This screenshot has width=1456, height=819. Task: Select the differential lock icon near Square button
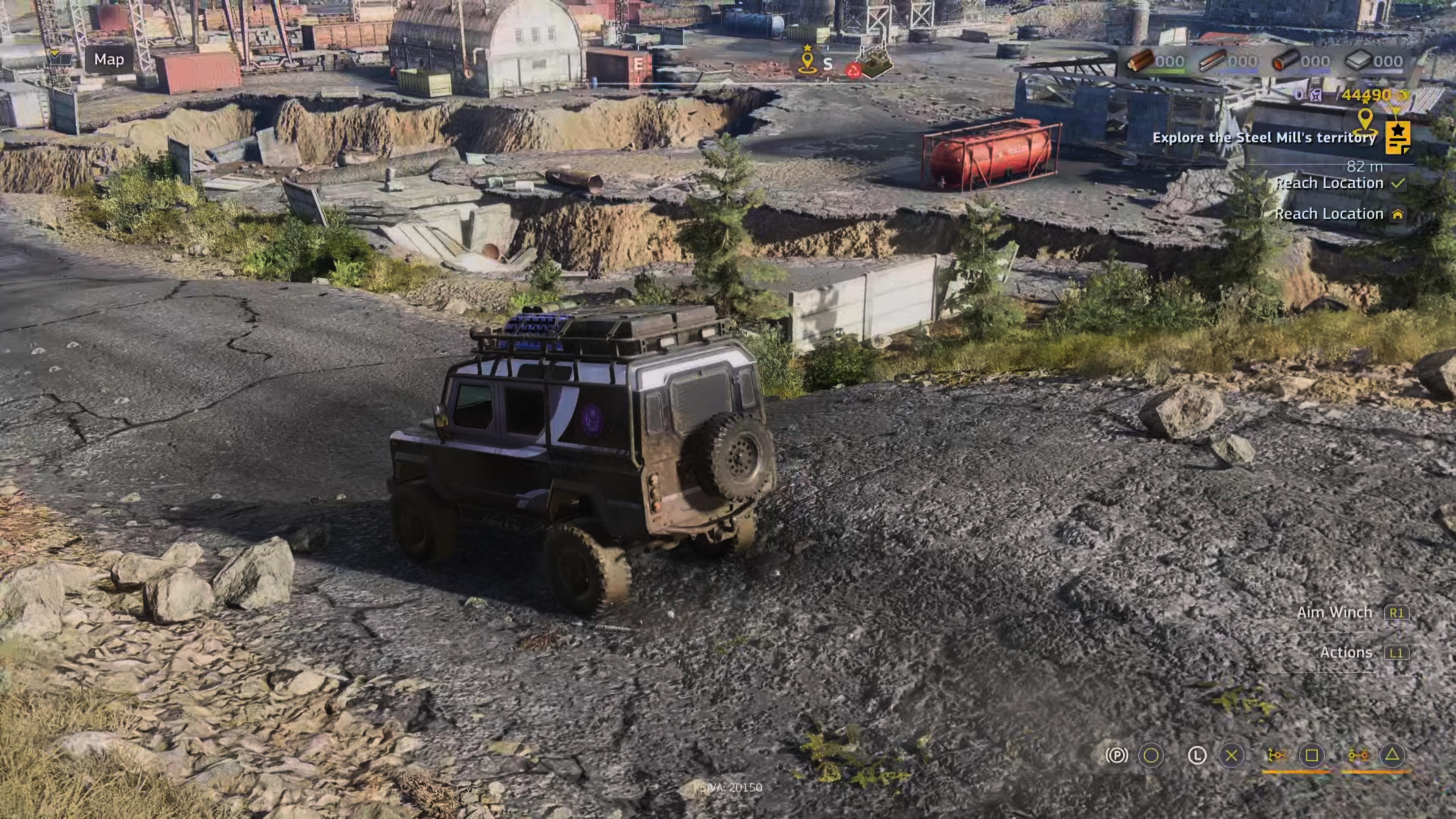click(1277, 755)
